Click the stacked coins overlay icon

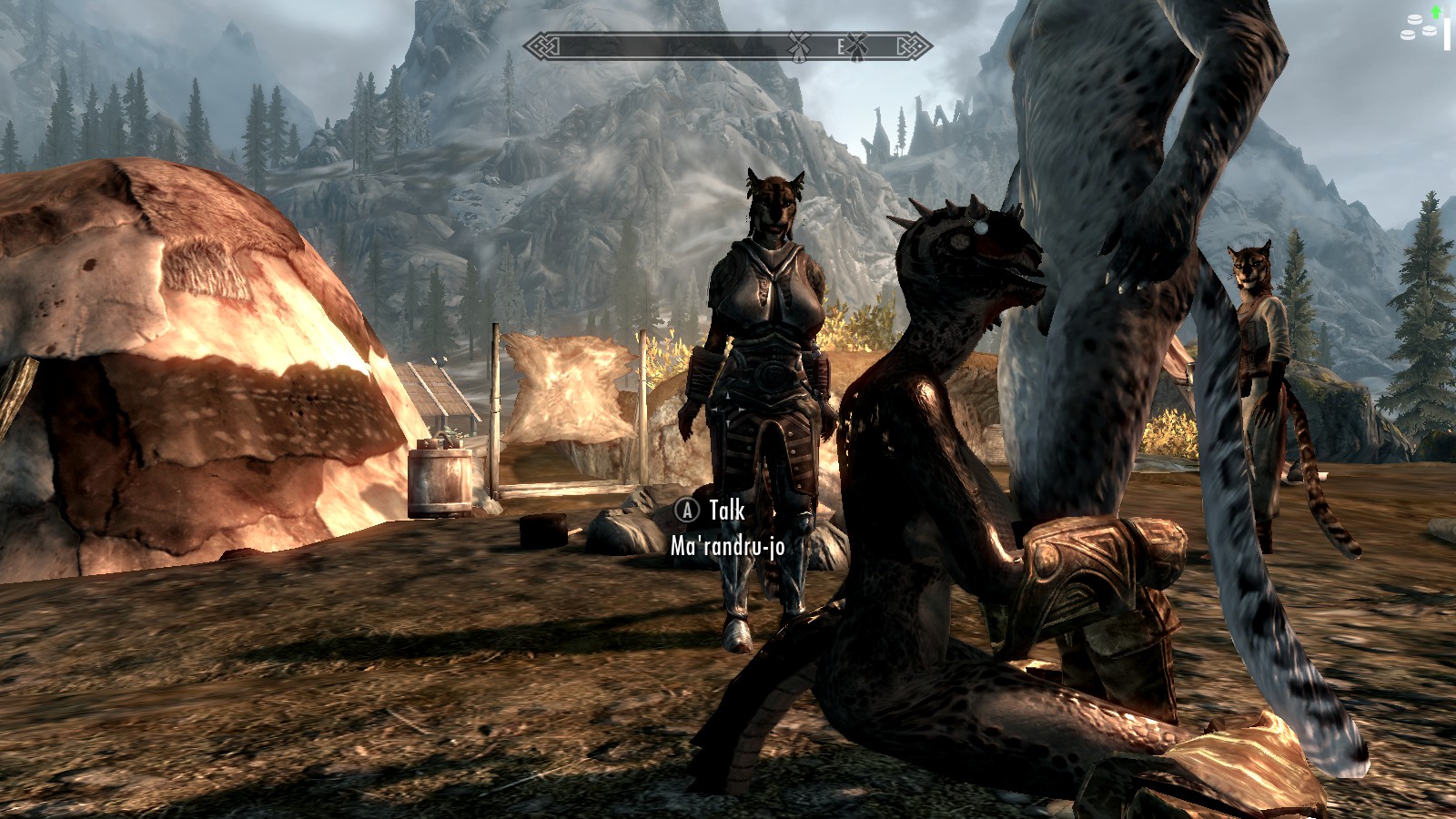coord(1419,27)
